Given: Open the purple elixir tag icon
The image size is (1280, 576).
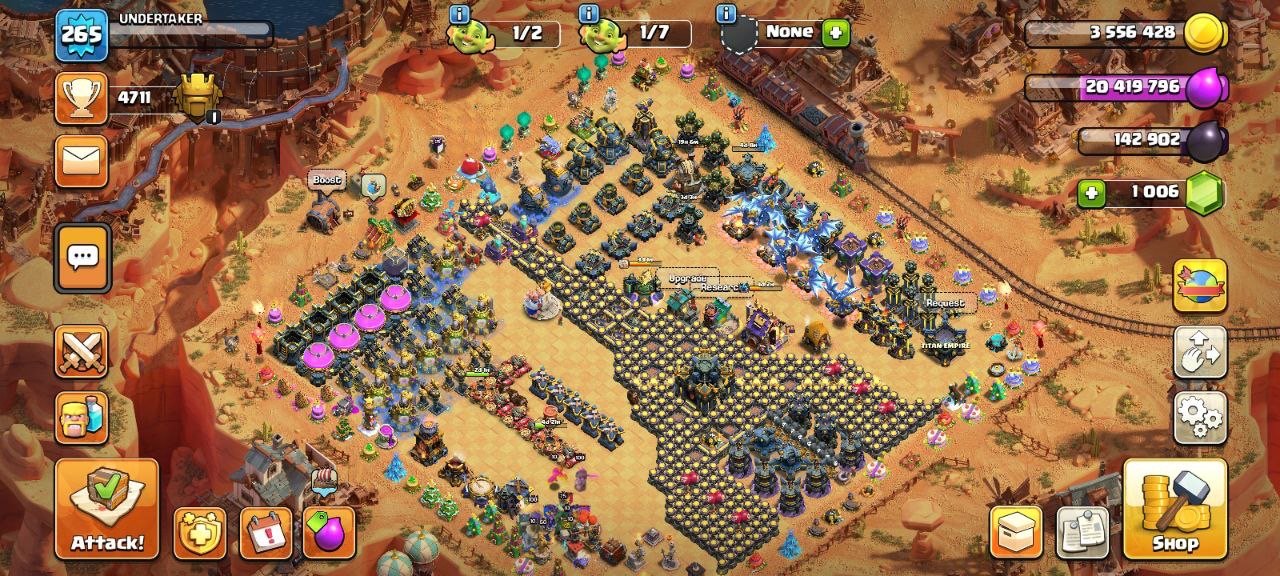Looking at the screenshot, I should (329, 532).
